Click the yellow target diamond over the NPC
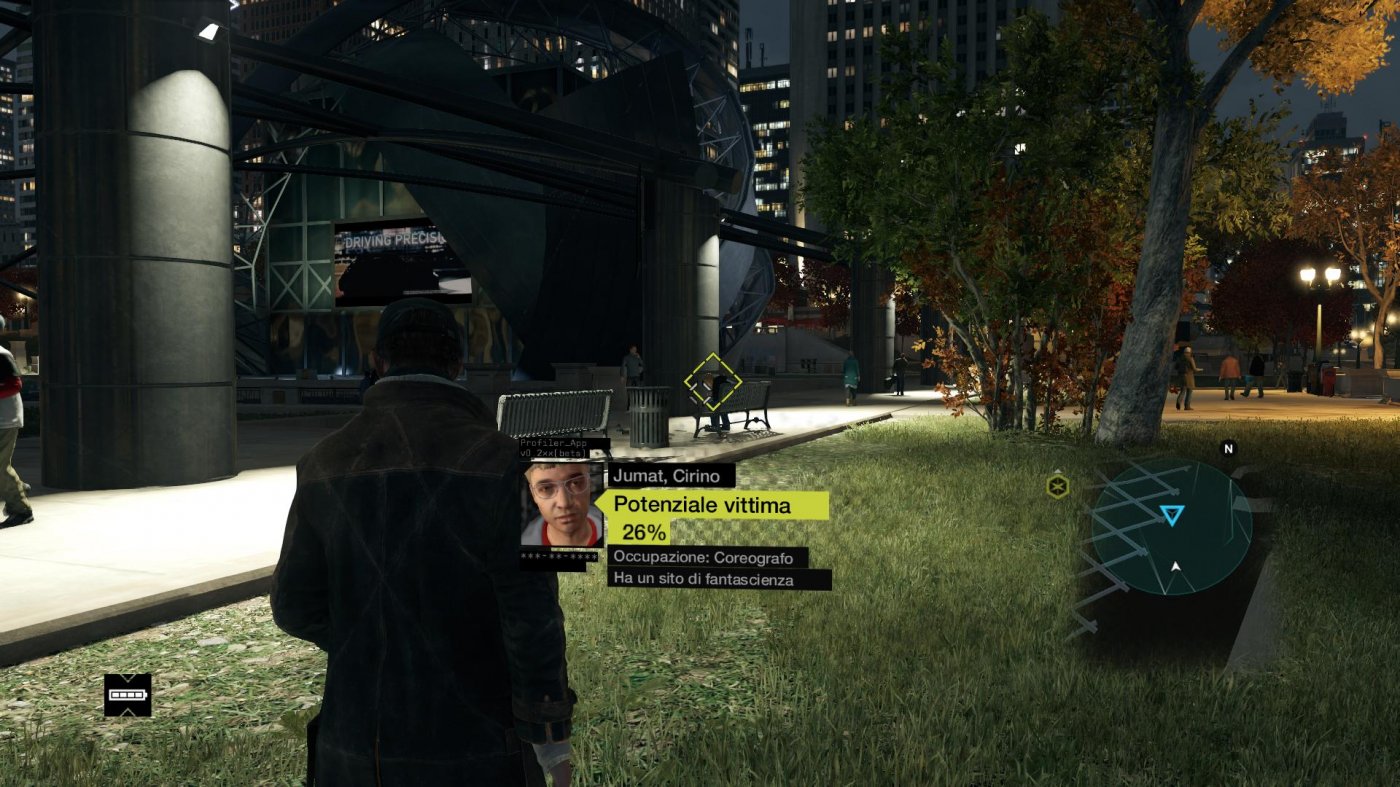The height and width of the screenshot is (787, 1400). [713, 380]
